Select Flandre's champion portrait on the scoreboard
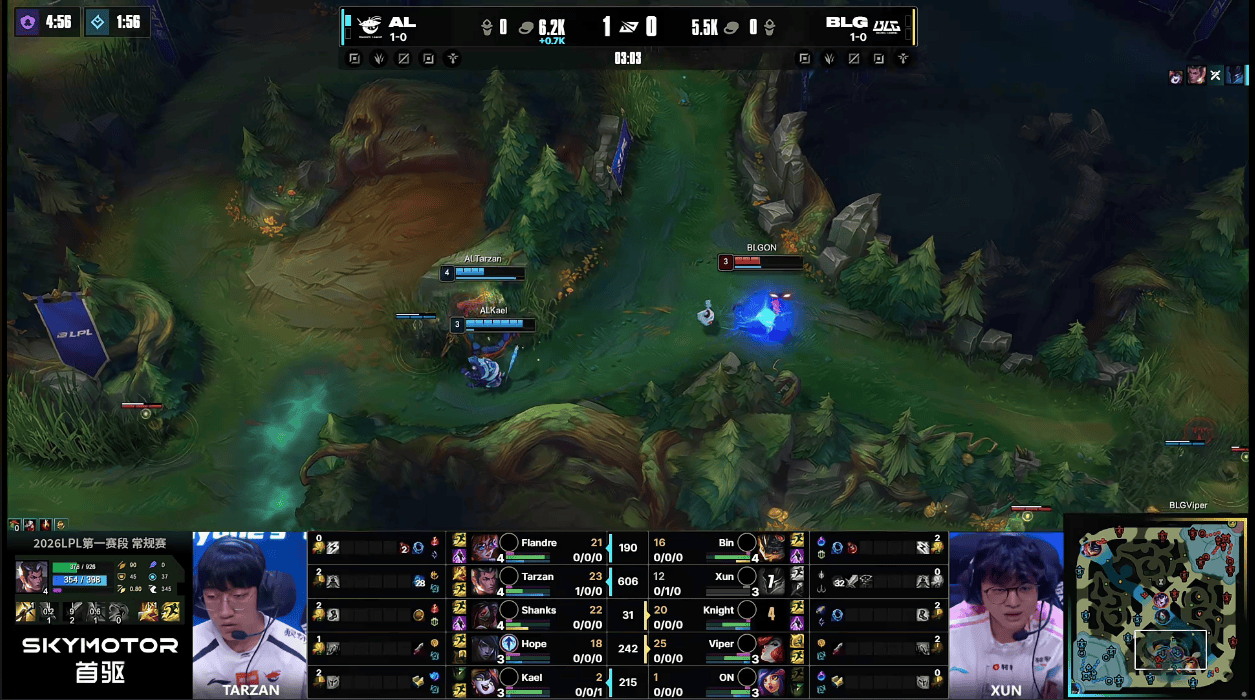Viewport: 1255px width, 700px height. (x=486, y=548)
